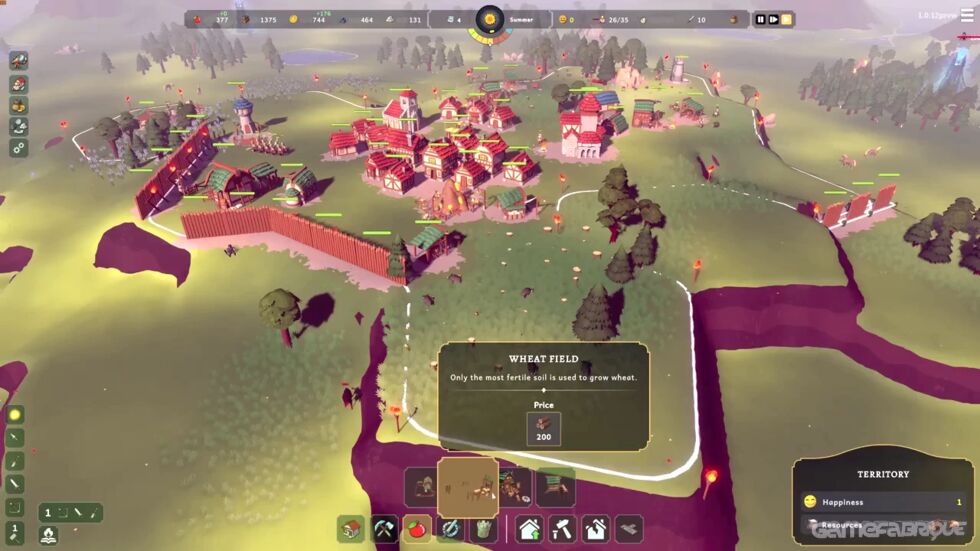Image resolution: width=980 pixels, height=551 pixels.
Task: Select the Happiness row in Territory panel
Action: [882, 502]
